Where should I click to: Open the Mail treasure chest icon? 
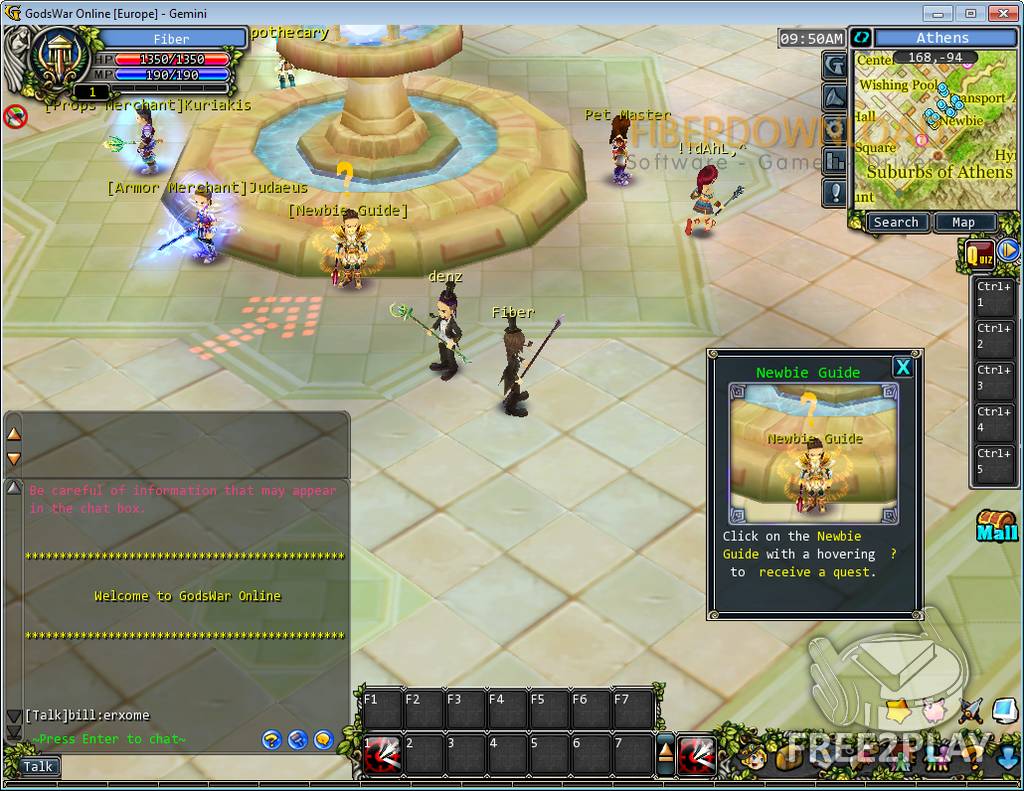[997, 525]
